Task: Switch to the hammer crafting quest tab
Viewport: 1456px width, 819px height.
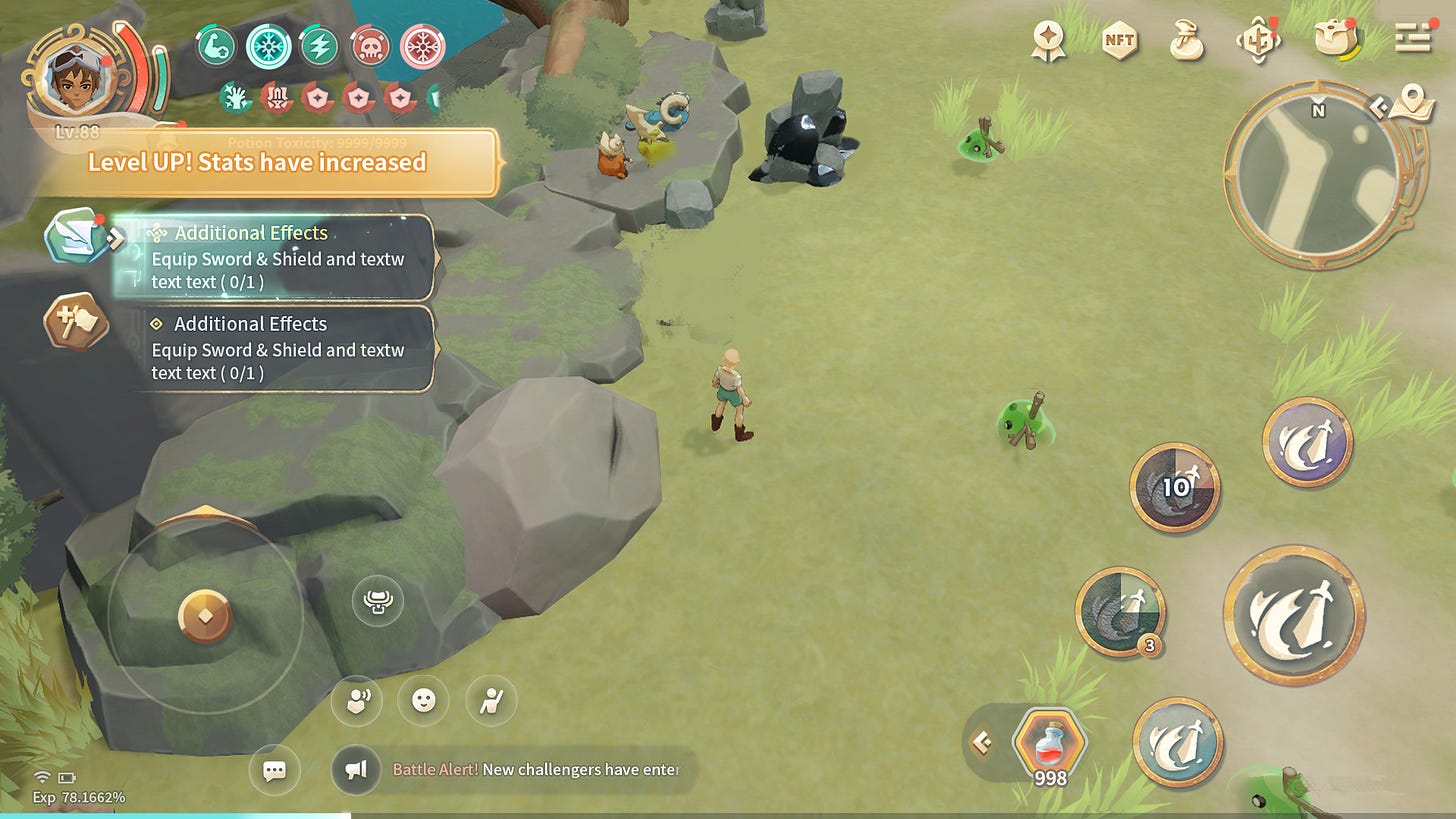Action: click(x=76, y=322)
